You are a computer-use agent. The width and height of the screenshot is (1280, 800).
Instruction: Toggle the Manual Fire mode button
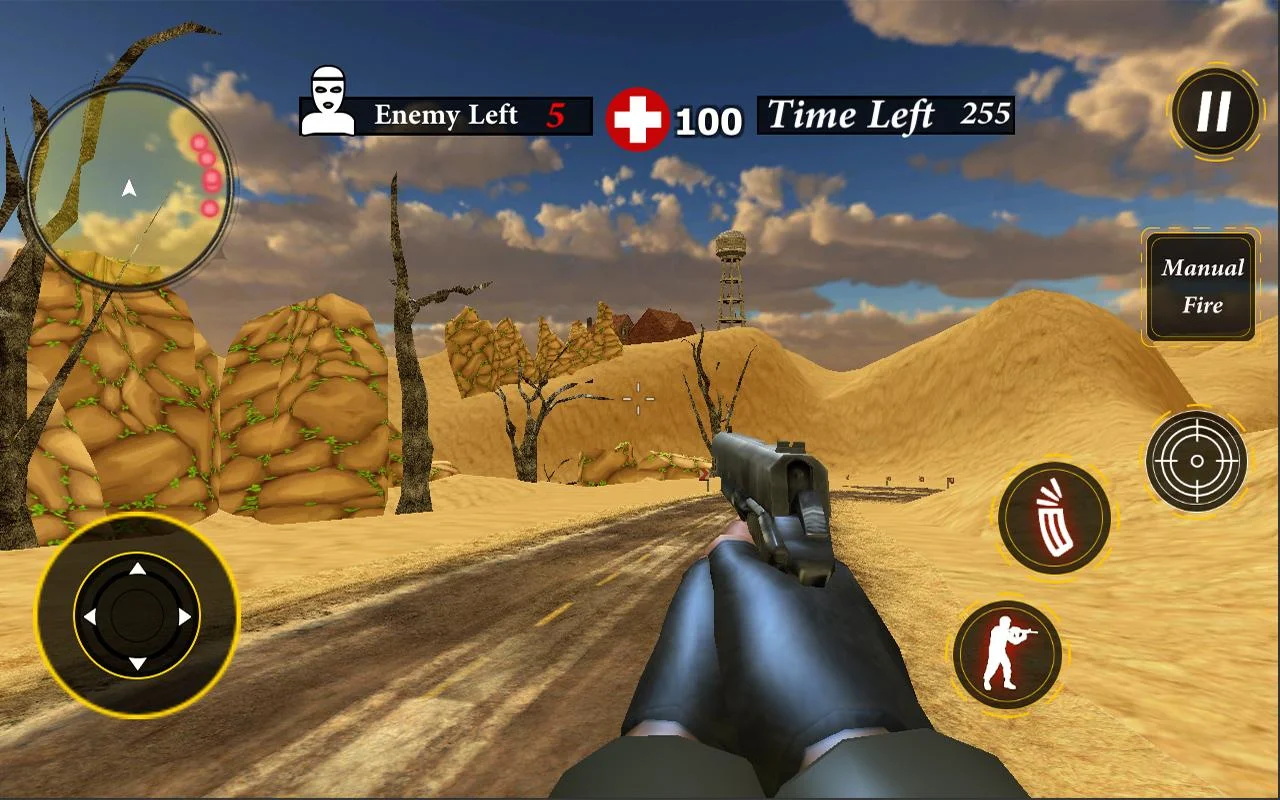[1200, 287]
